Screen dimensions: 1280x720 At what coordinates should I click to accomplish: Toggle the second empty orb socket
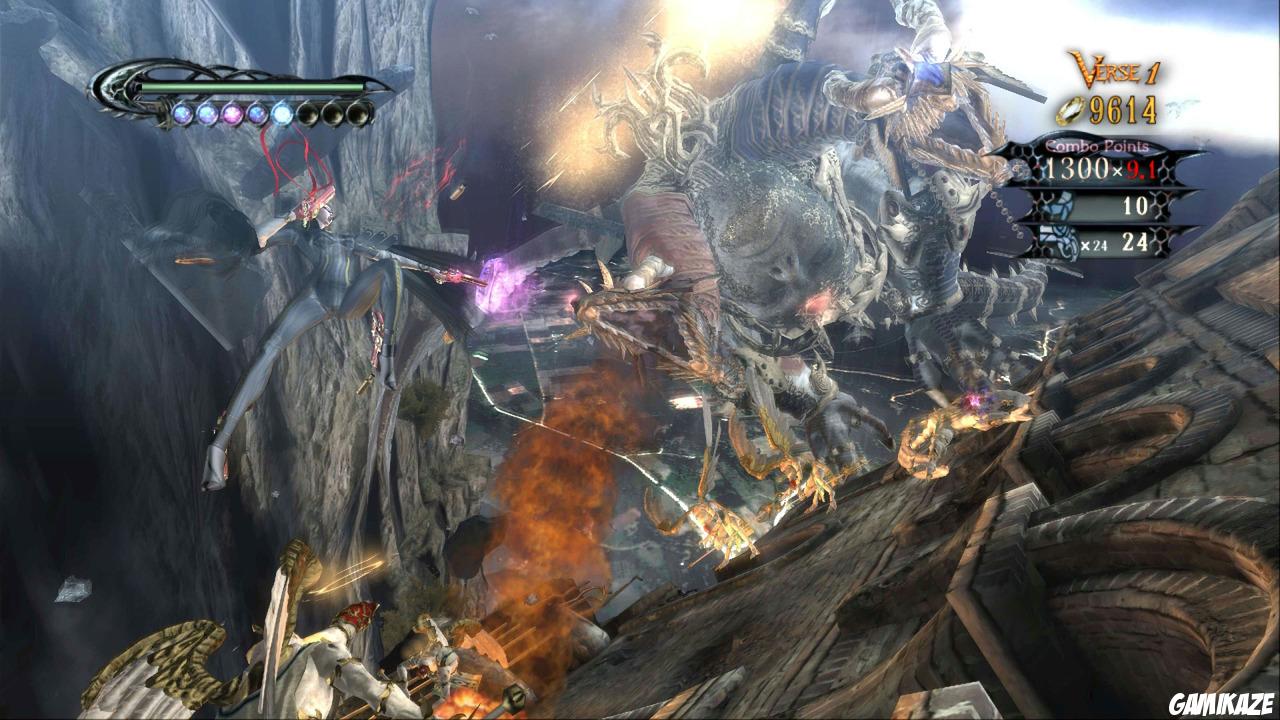click(x=334, y=113)
